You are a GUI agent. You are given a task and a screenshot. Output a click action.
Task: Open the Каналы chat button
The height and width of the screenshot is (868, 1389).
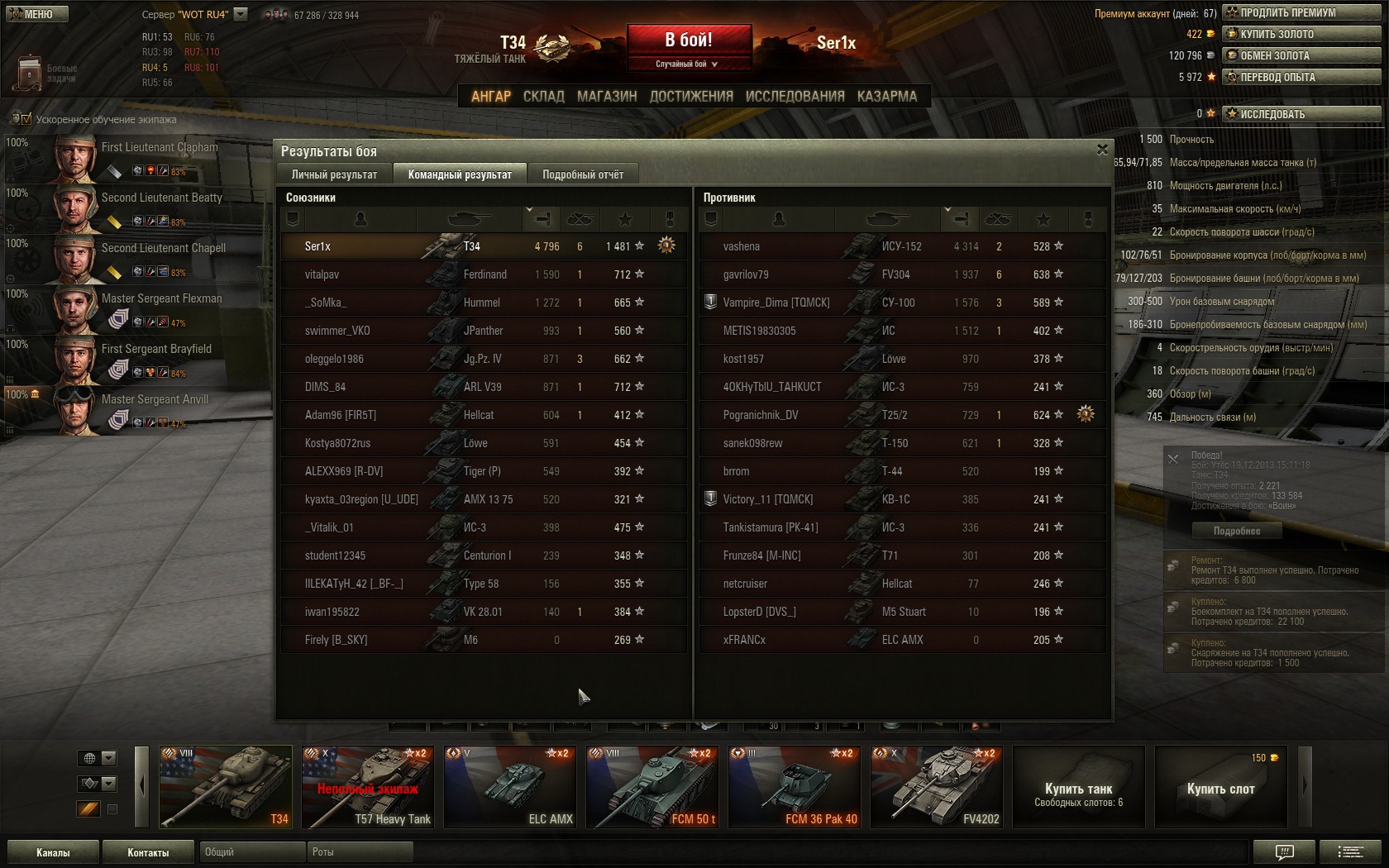(53, 852)
